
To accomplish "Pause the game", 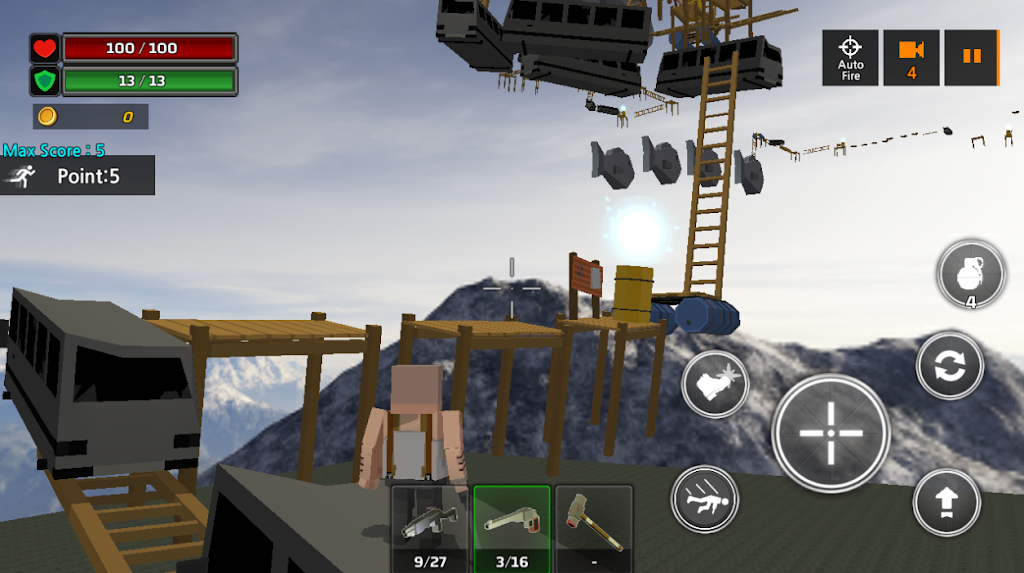I will [x=971, y=57].
